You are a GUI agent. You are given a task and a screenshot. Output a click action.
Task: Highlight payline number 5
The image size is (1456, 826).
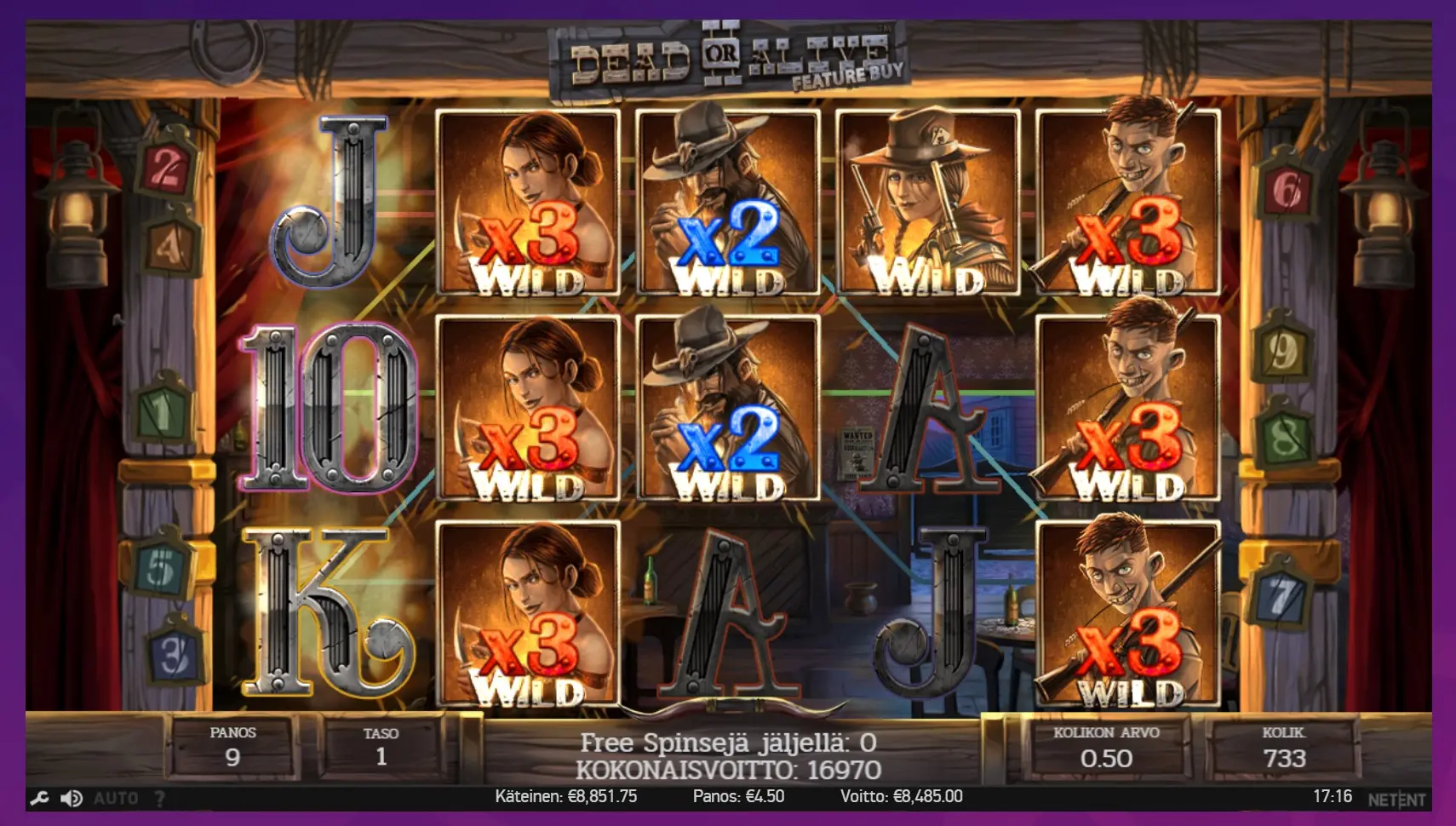(163, 565)
